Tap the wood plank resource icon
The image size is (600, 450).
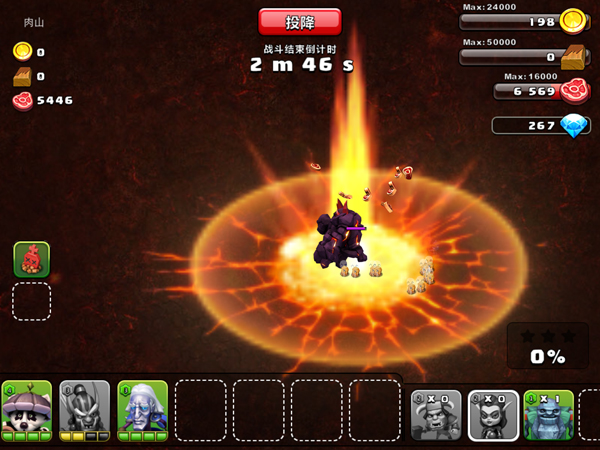coord(572,57)
